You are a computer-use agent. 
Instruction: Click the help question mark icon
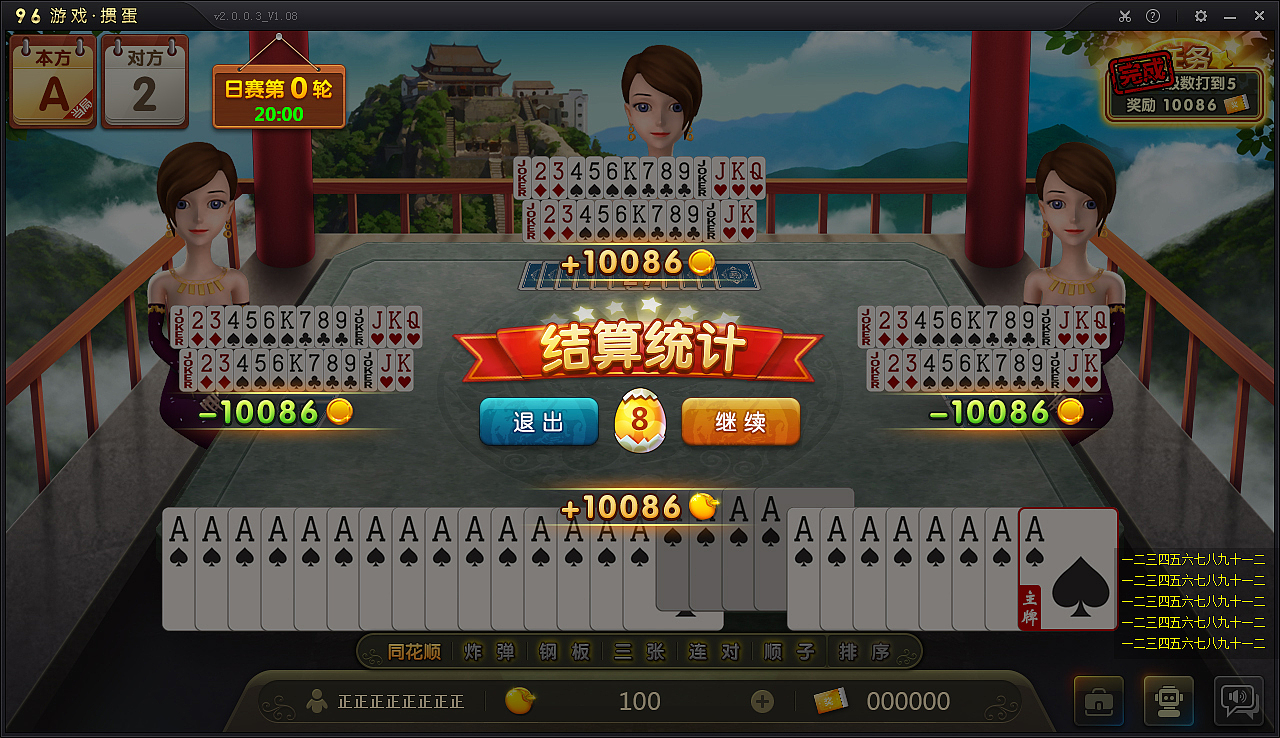1155,16
